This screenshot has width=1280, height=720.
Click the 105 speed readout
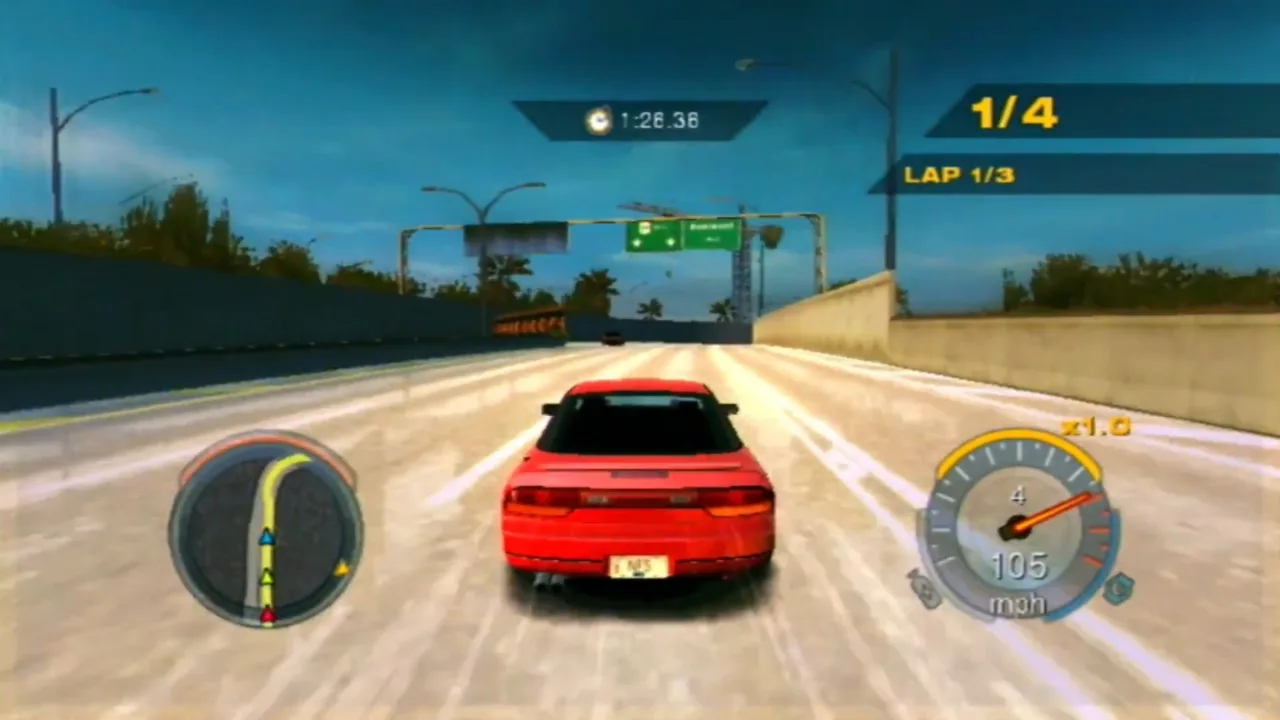pos(1020,563)
